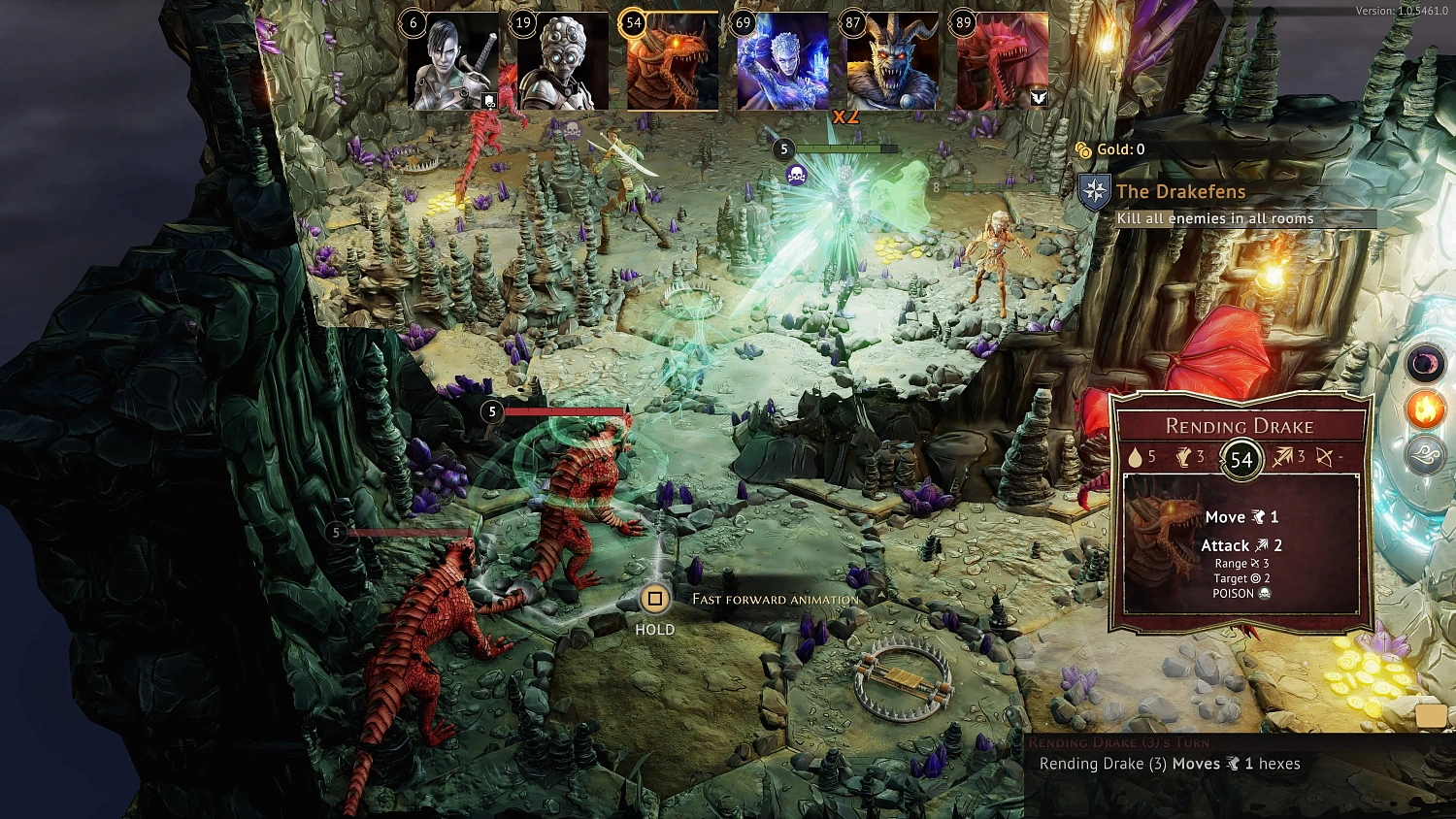Click the Kill all enemies objective banner
Image resolution: width=1456 pixels, height=819 pixels.
pos(1215,218)
